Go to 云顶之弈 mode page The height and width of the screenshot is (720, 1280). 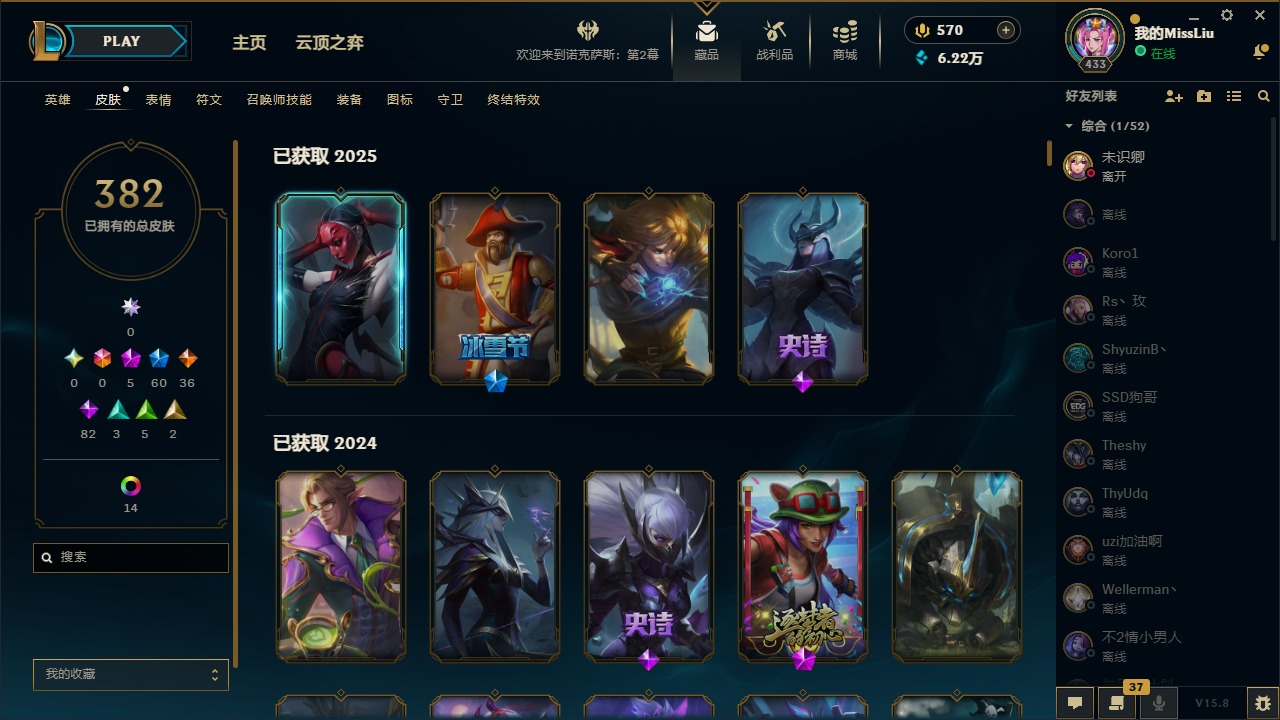coord(329,43)
